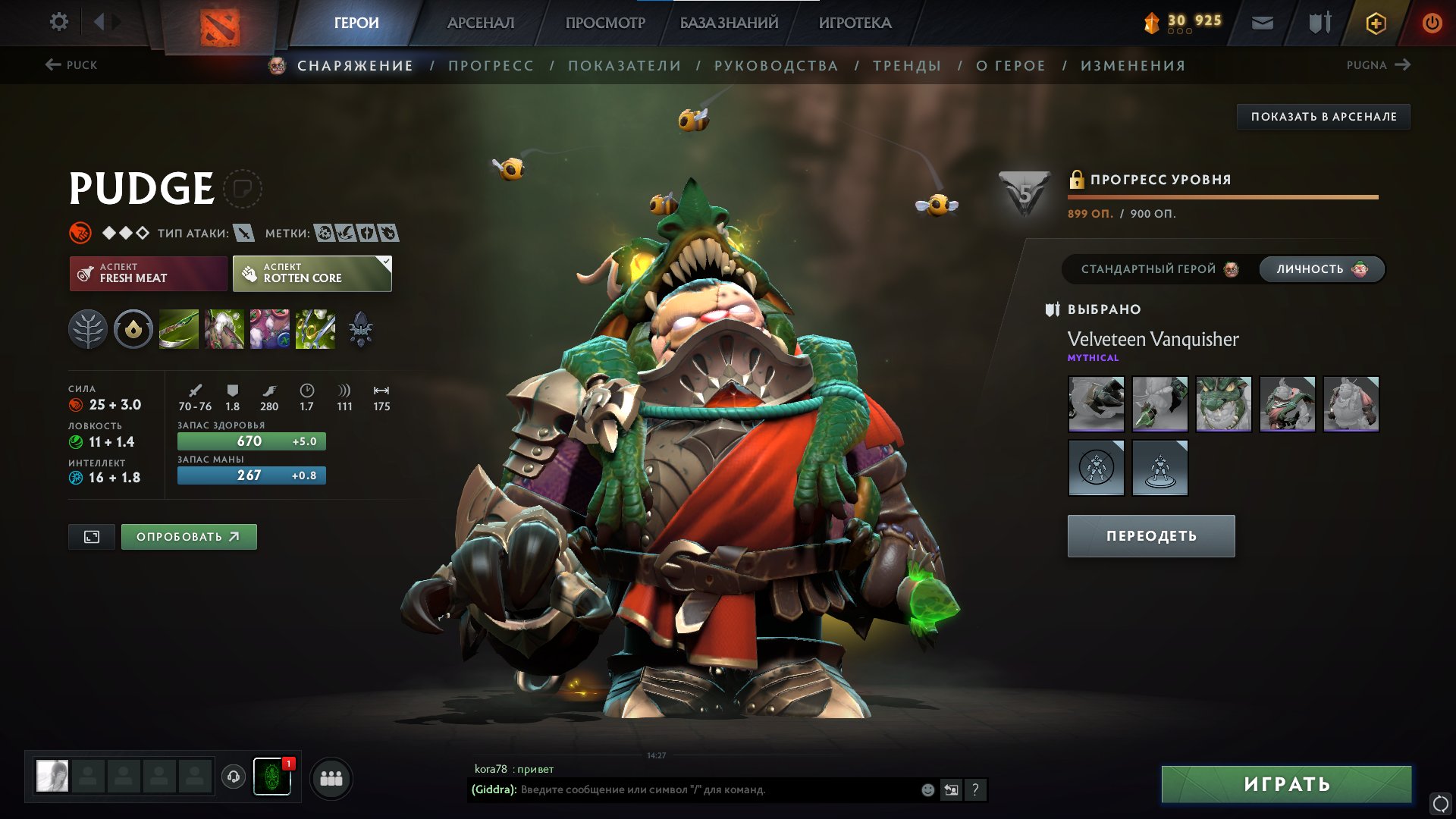
Task: Click the ПЕРЕОДЕТЬ button
Action: [1150, 535]
